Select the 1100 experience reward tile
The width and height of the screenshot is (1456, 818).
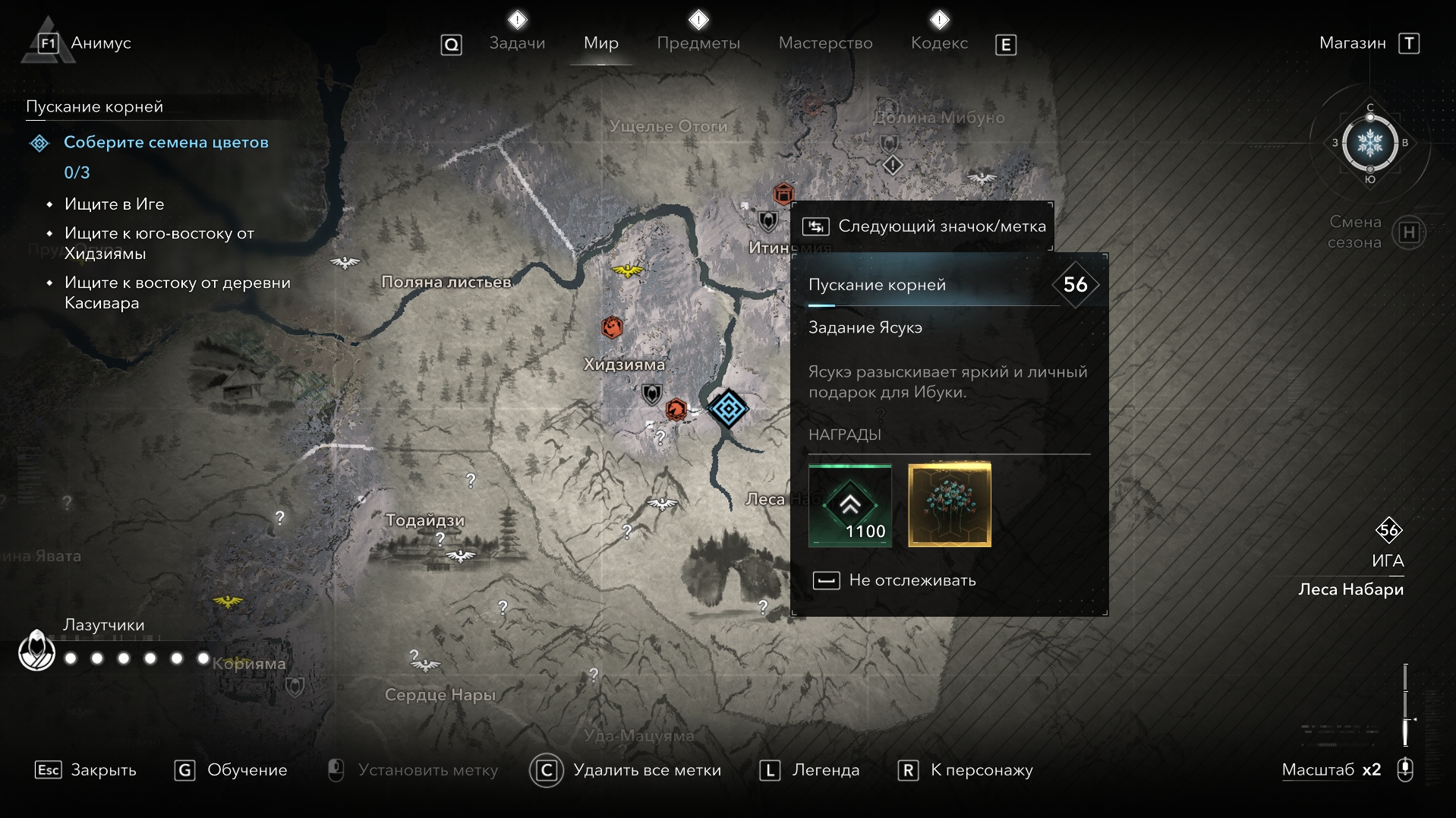coord(850,506)
